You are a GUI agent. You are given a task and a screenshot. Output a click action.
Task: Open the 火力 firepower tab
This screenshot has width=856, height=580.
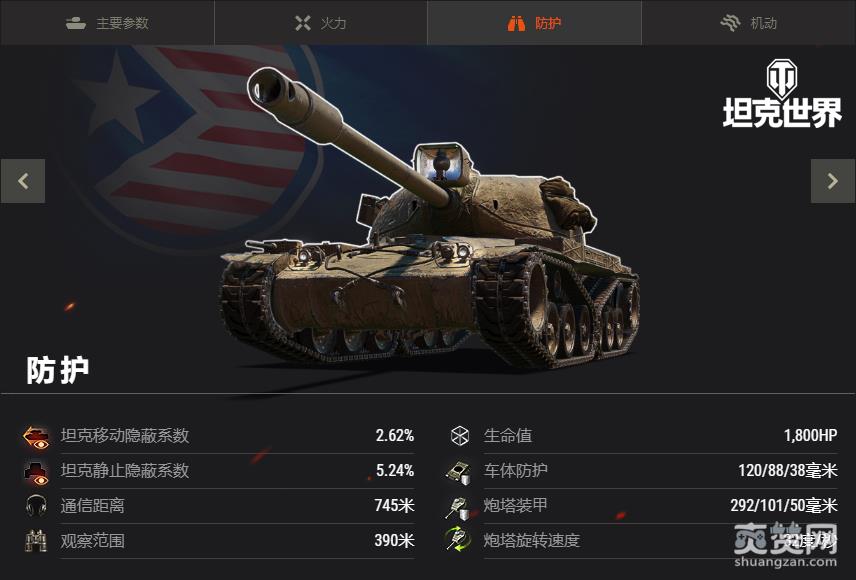(320, 23)
